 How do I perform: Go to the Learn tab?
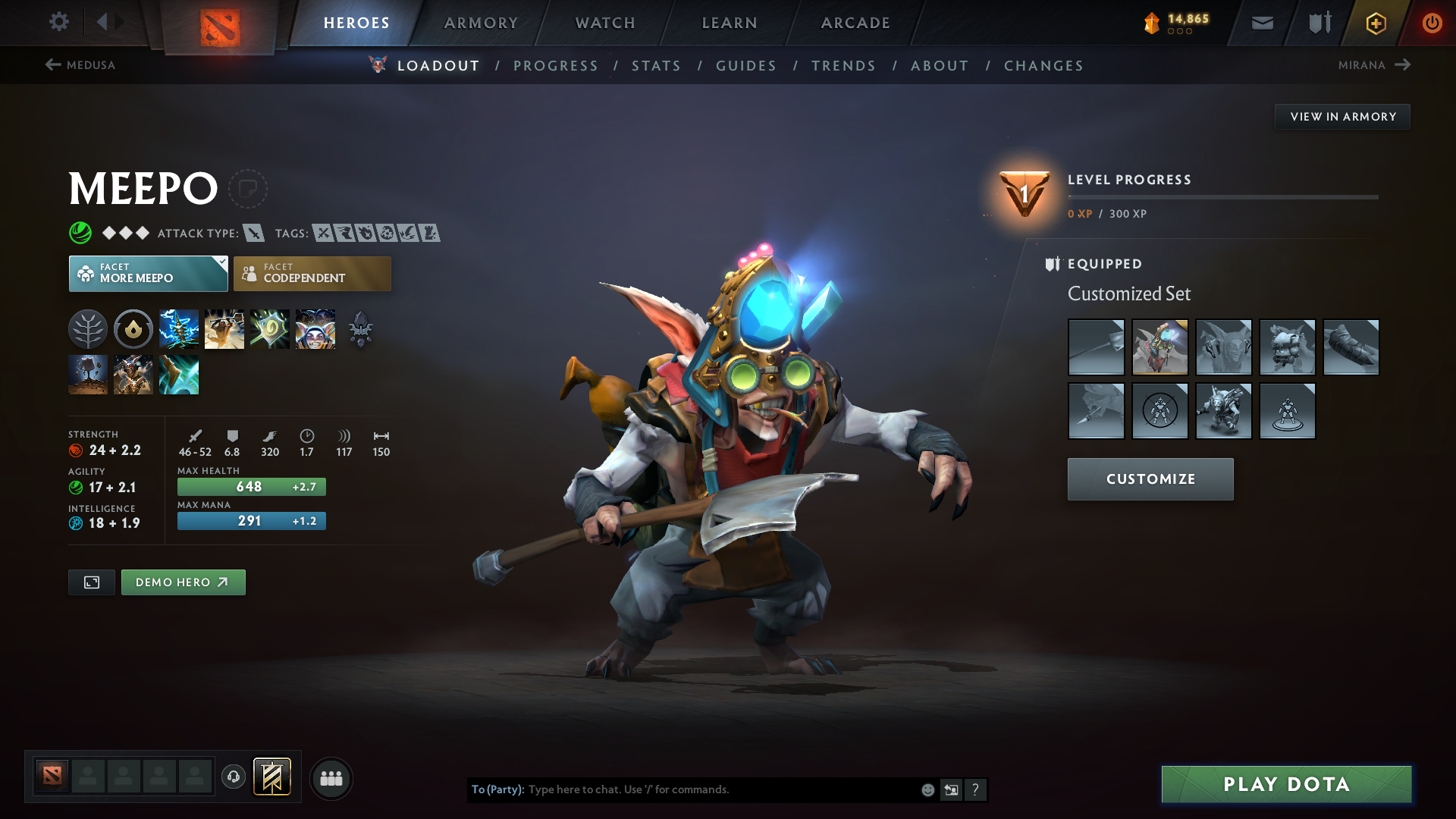730,23
